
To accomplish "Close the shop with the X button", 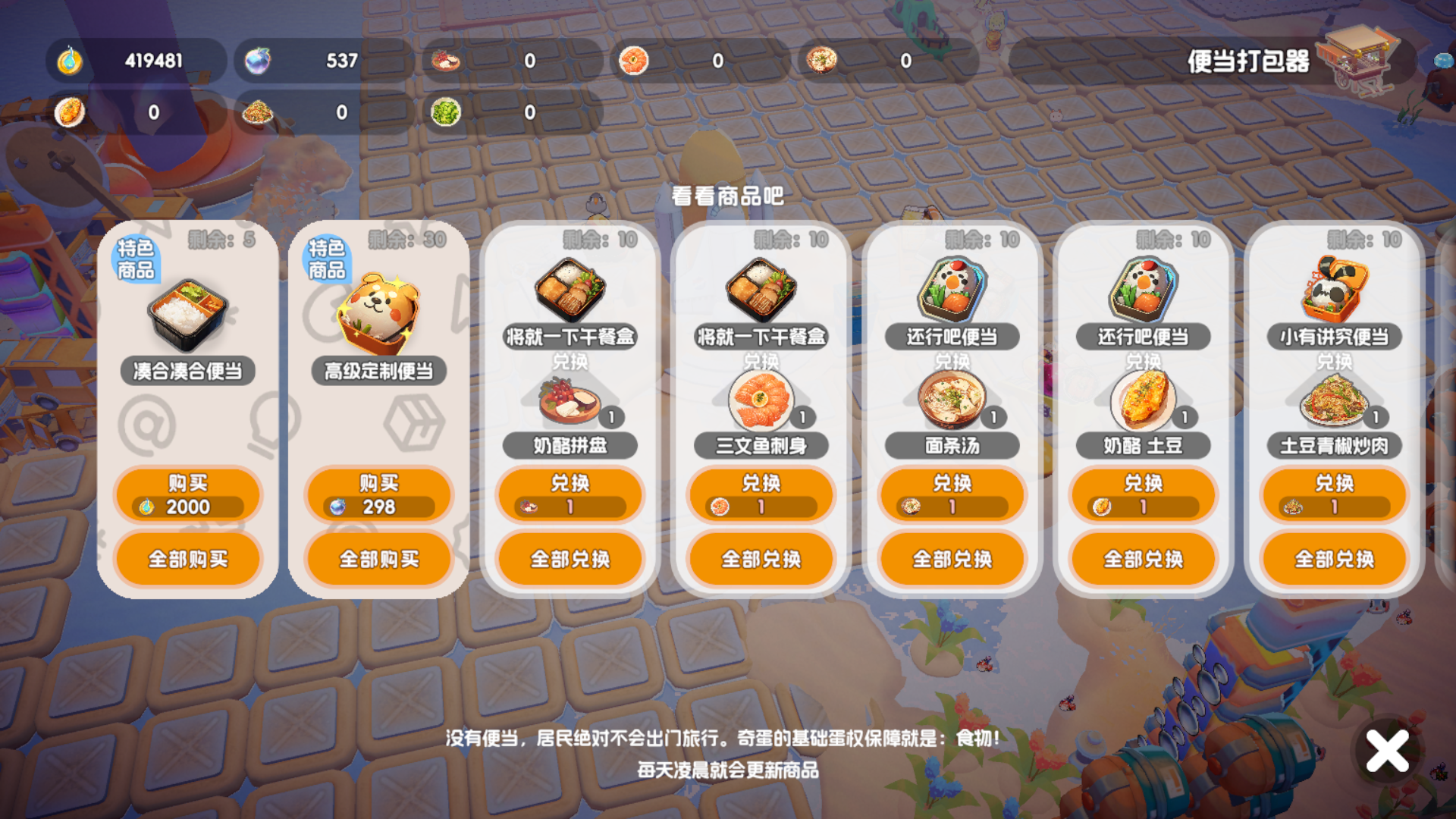I will pyautogui.click(x=1385, y=752).
